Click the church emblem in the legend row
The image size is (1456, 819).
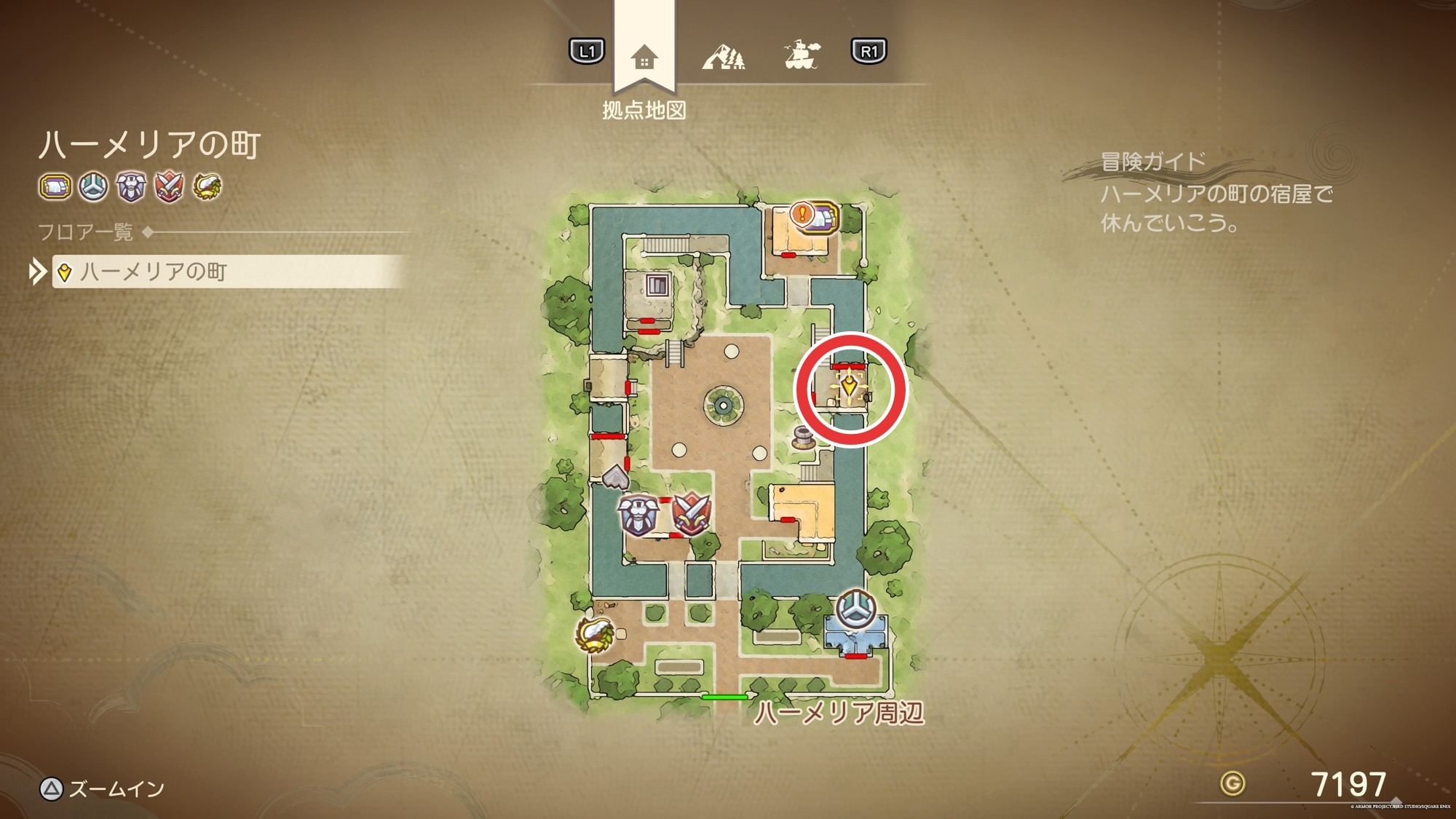click(x=93, y=187)
